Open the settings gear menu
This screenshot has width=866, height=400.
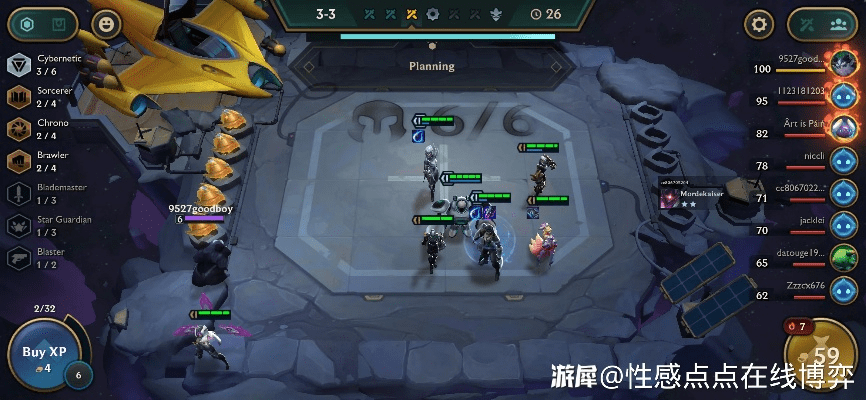click(x=760, y=24)
